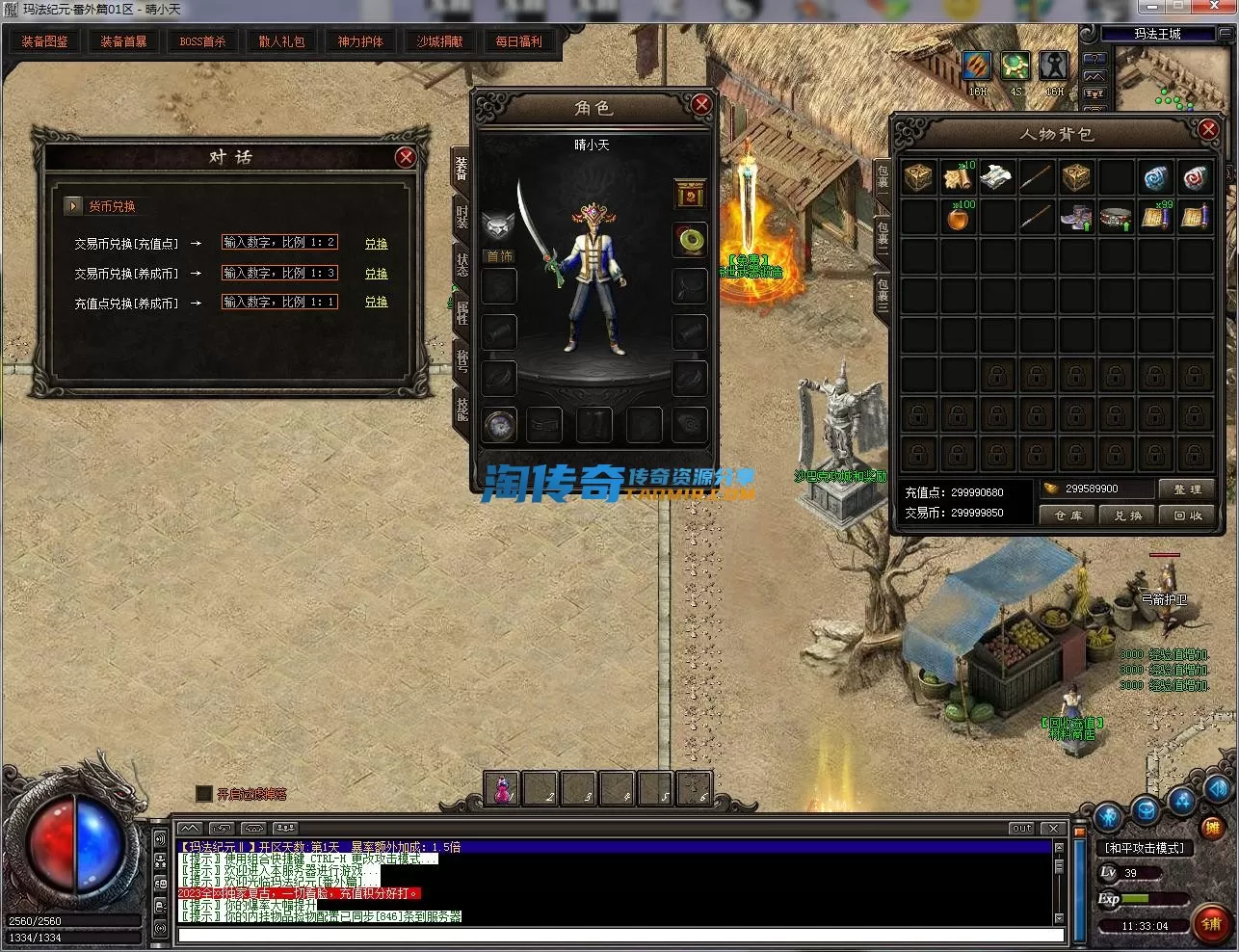
Task: Toggle the 开启过滤掉落 checkbox
Action: (204, 793)
